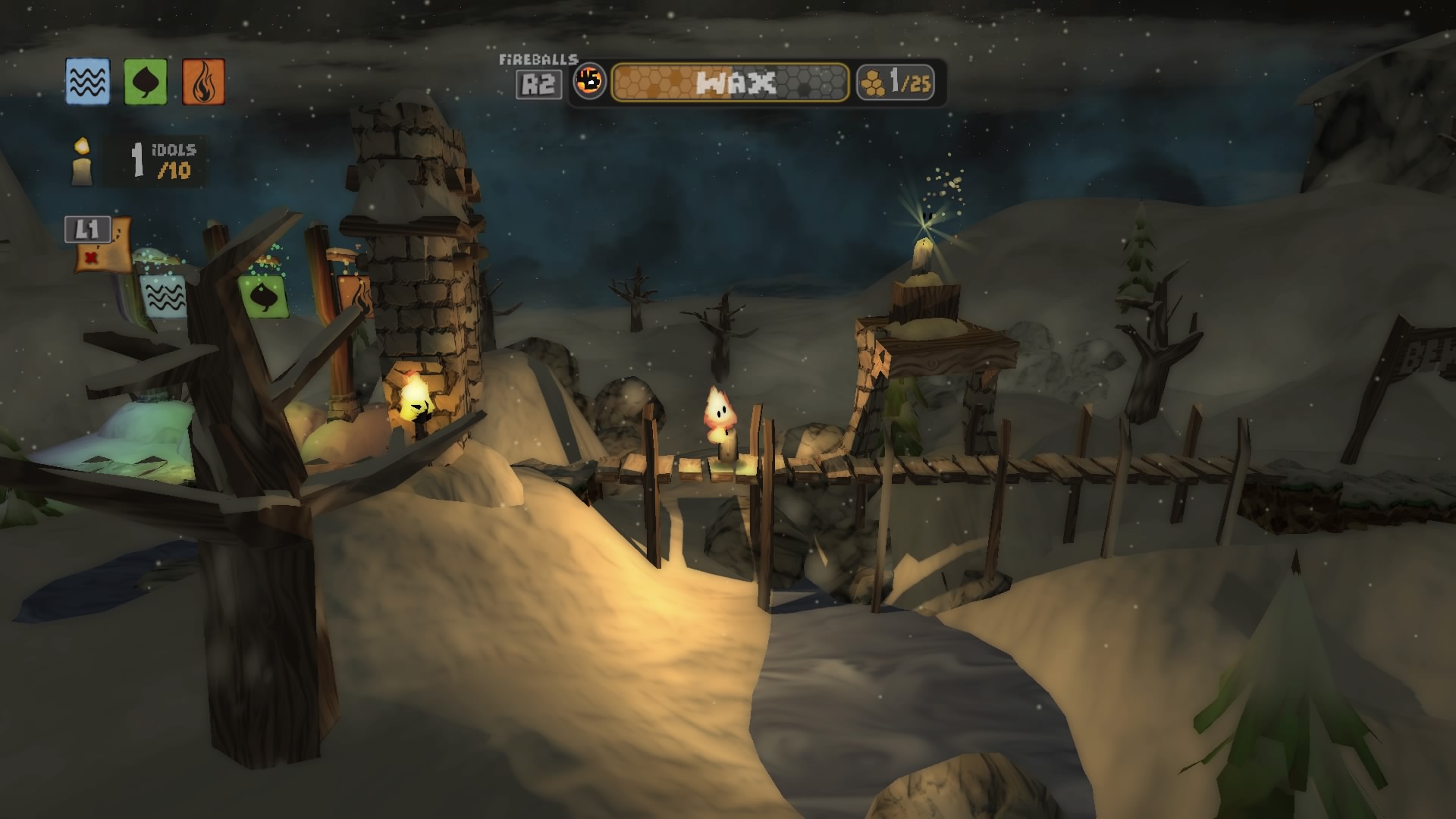Image resolution: width=1456 pixels, height=819 pixels.
Task: Select the blue water element icon
Action: (87, 82)
